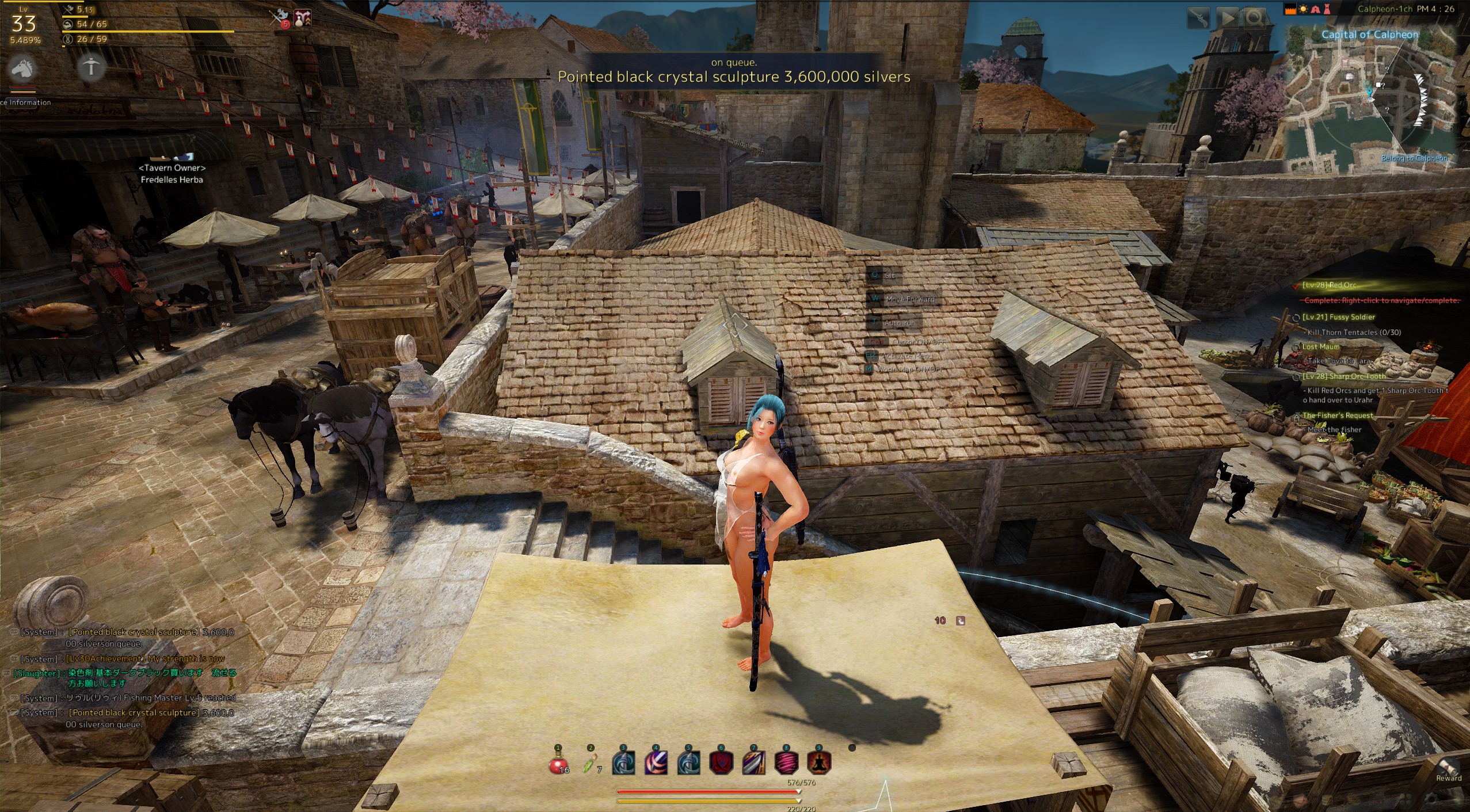Open the magnifying glass search button

click(1255, 18)
